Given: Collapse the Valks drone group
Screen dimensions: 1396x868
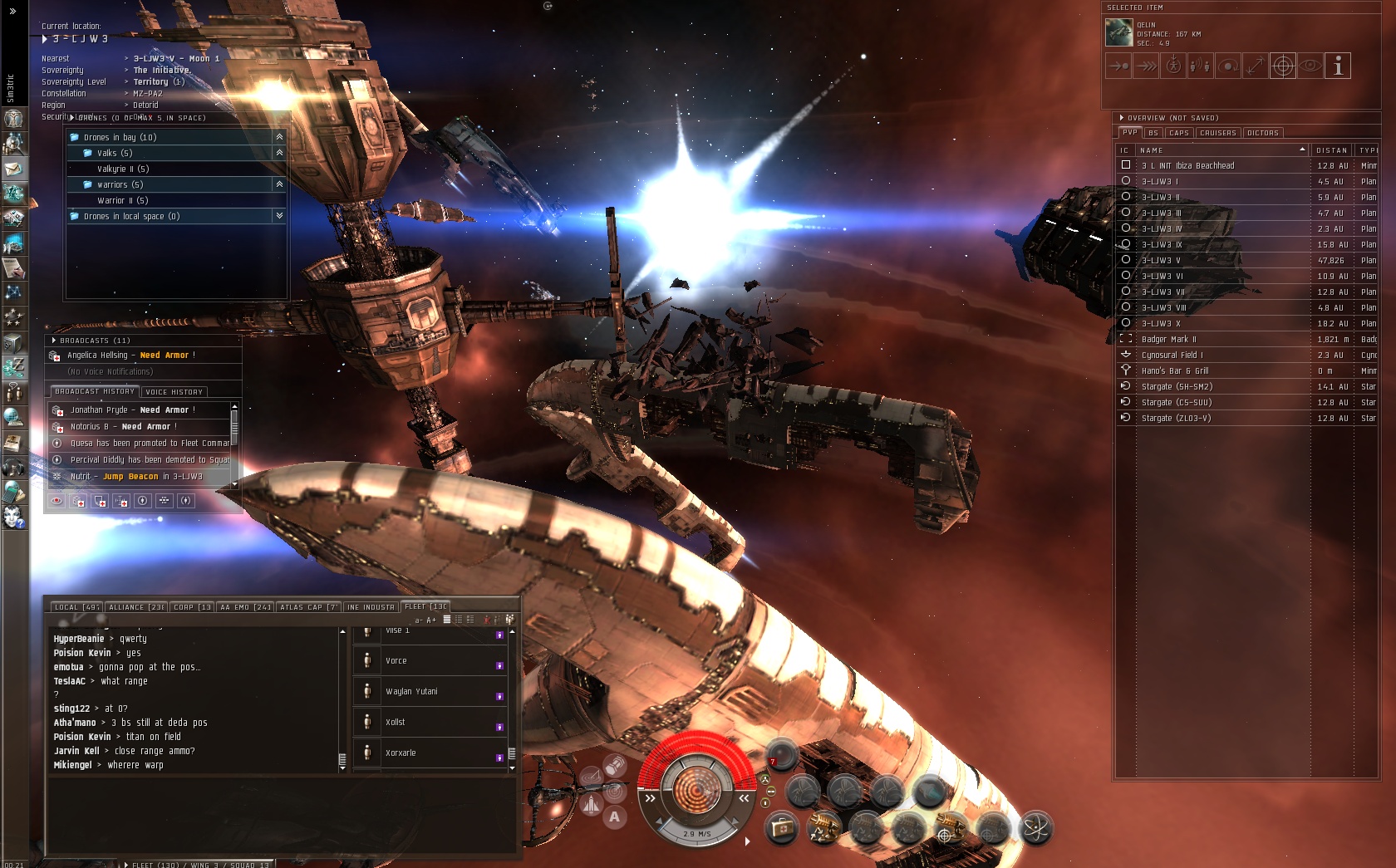Looking at the screenshot, I should click(x=279, y=153).
